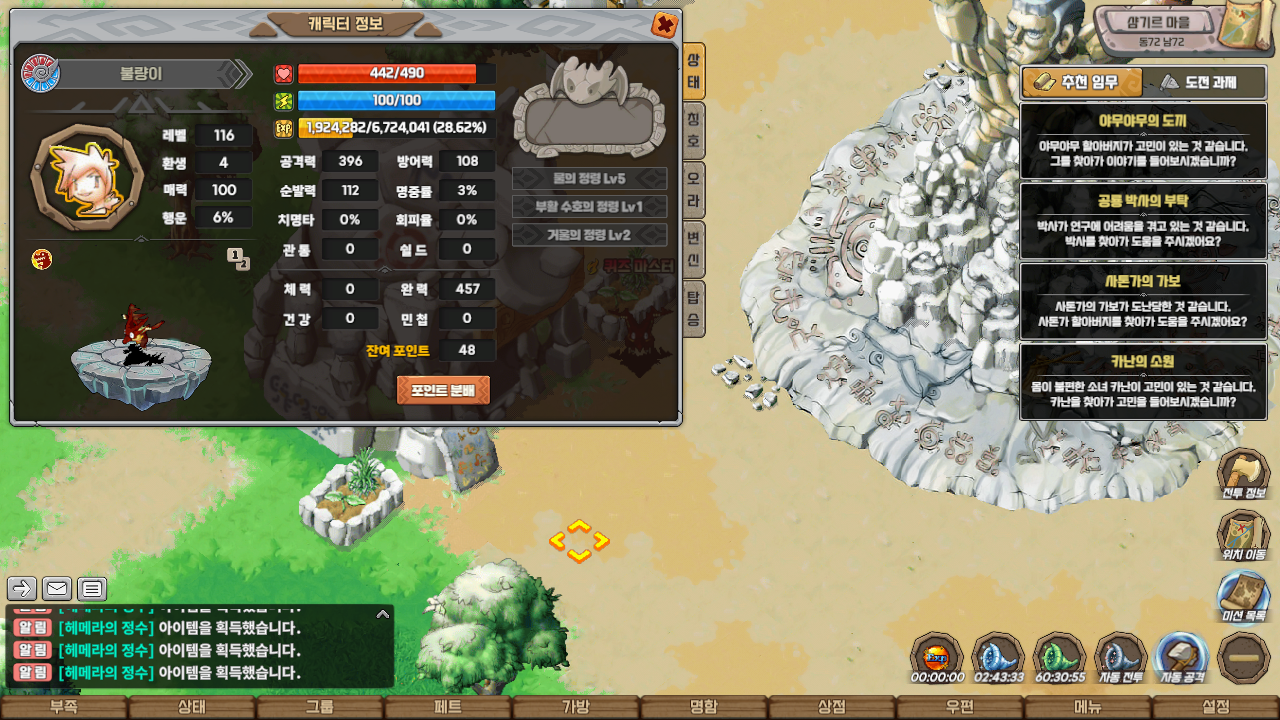The height and width of the screenshot is (720, 1280).
Task: Open the 가방 menu on bottom bar
Action: coord(576,707)
